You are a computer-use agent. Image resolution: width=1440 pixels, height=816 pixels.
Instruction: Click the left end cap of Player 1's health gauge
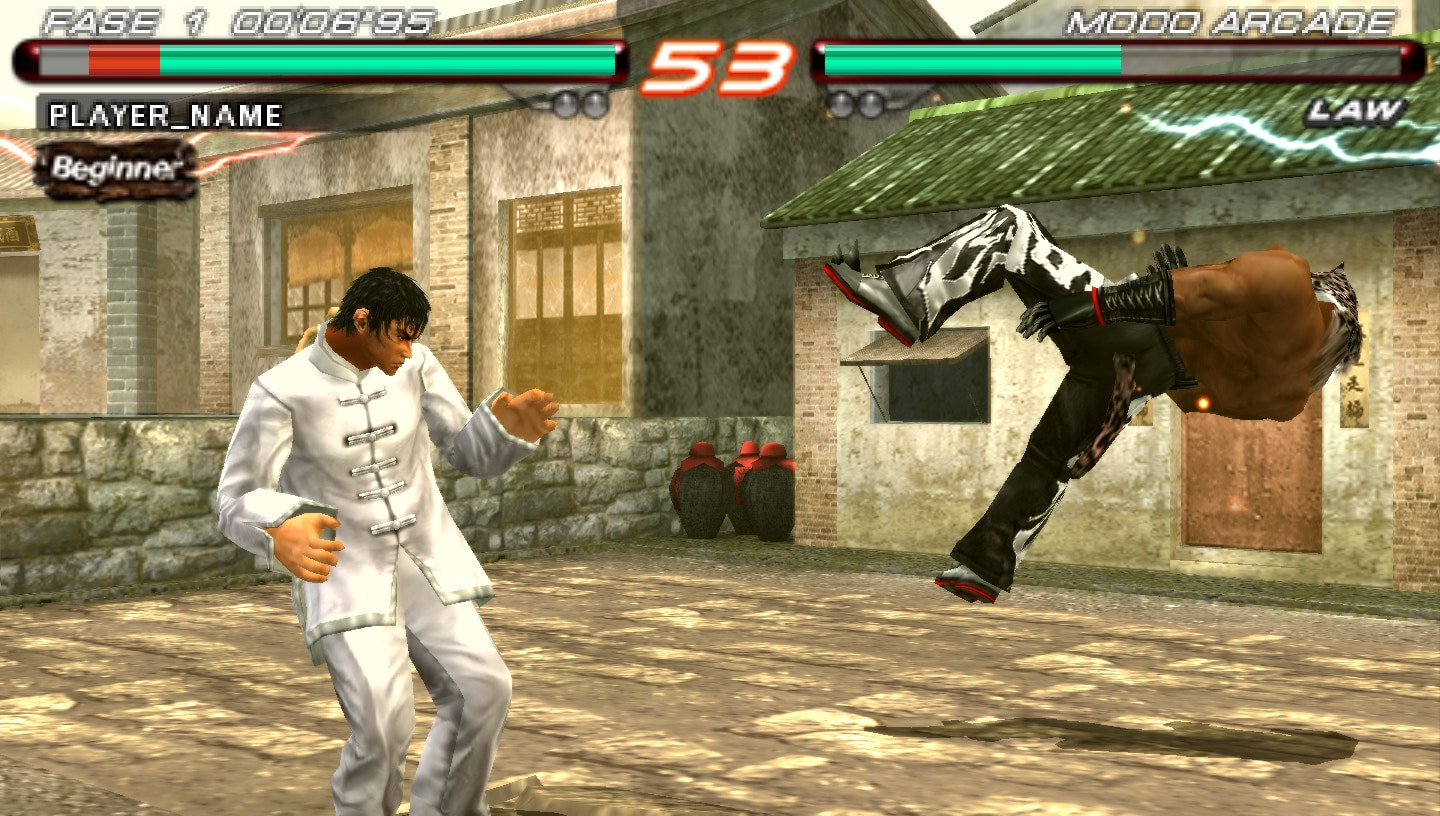(30, 60)
